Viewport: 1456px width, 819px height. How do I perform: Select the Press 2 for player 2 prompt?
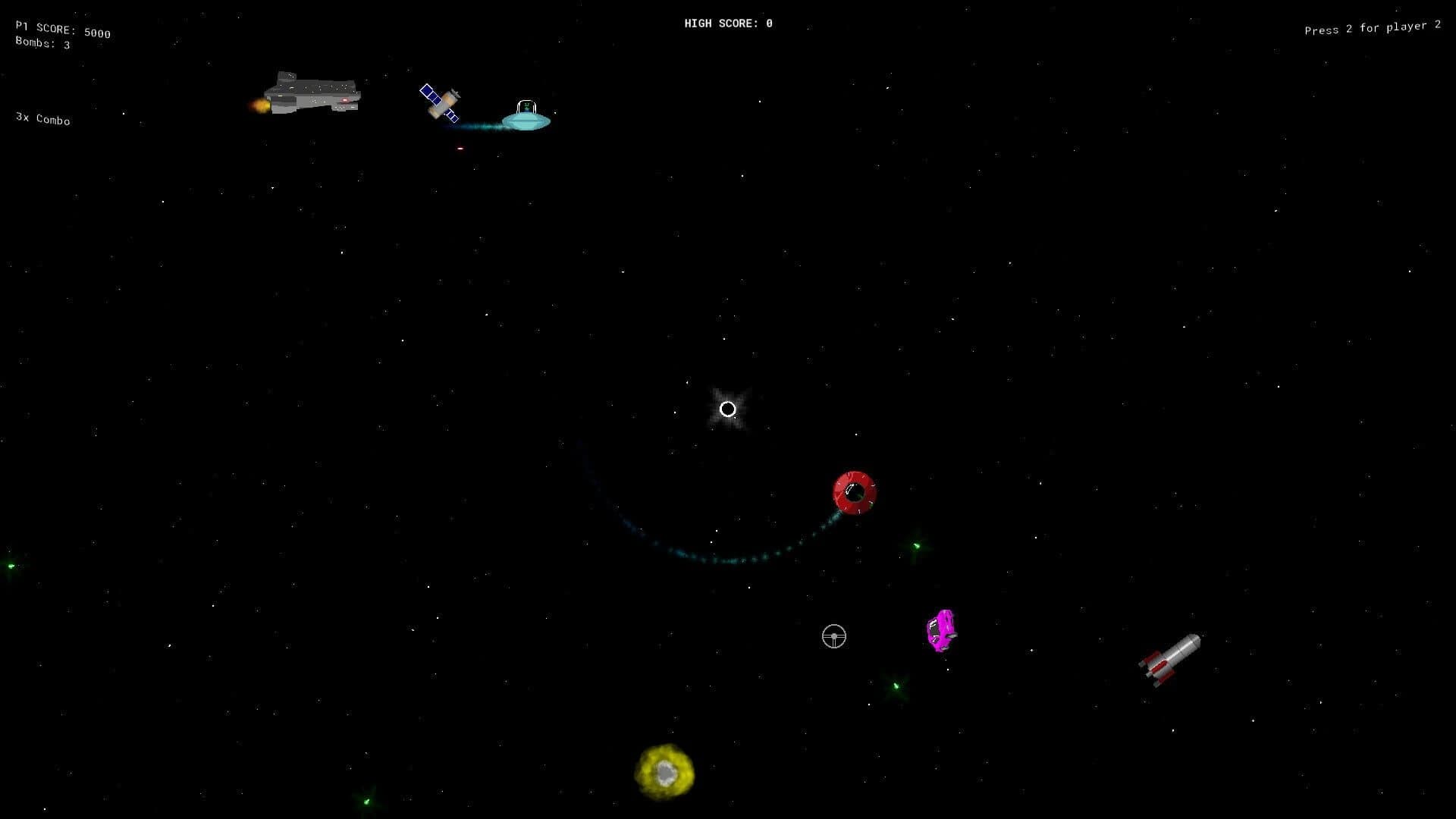point(1371,27)
